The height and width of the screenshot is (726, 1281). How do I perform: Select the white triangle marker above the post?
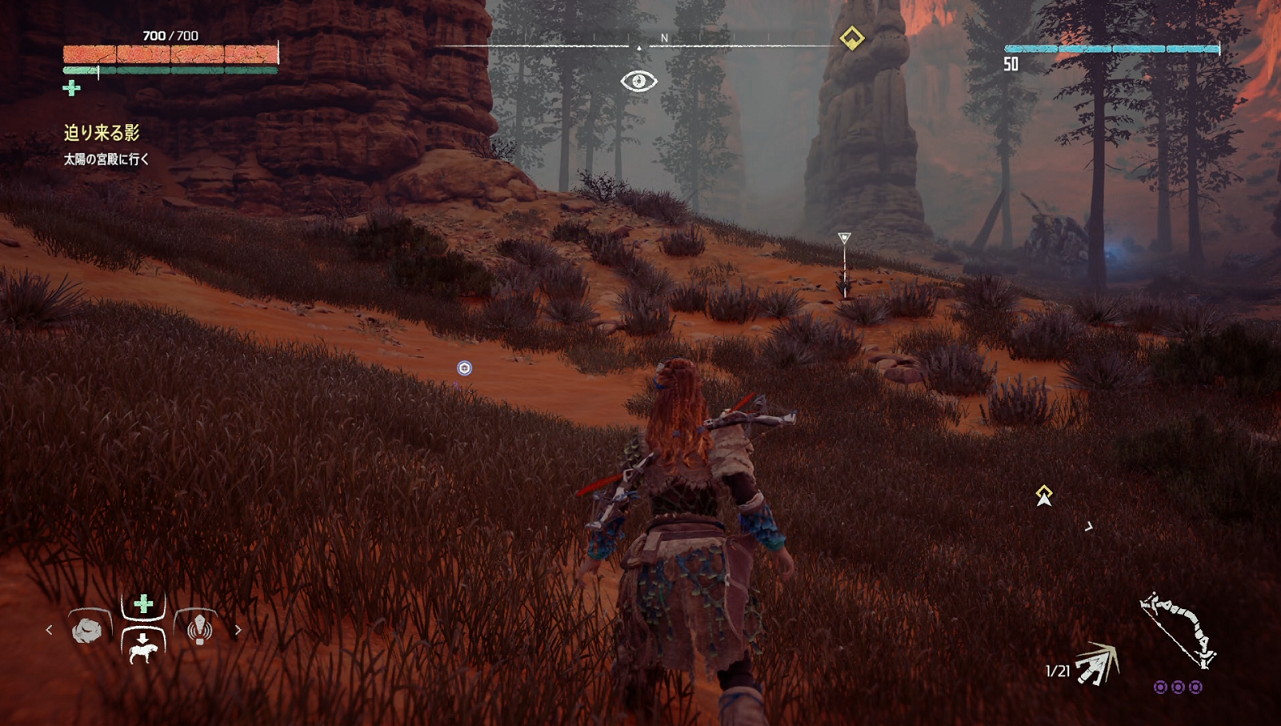click(844, 238)
